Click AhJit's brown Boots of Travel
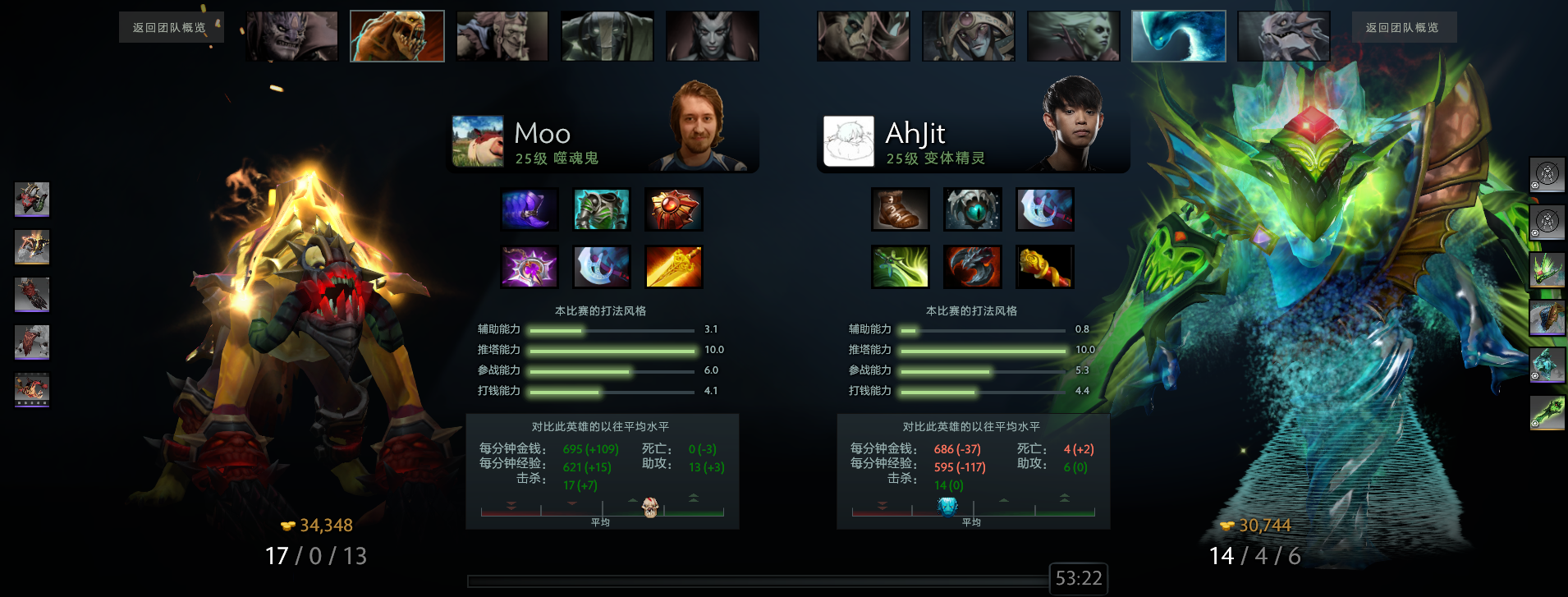This screenshot has height=597, width=1568. 900,209
